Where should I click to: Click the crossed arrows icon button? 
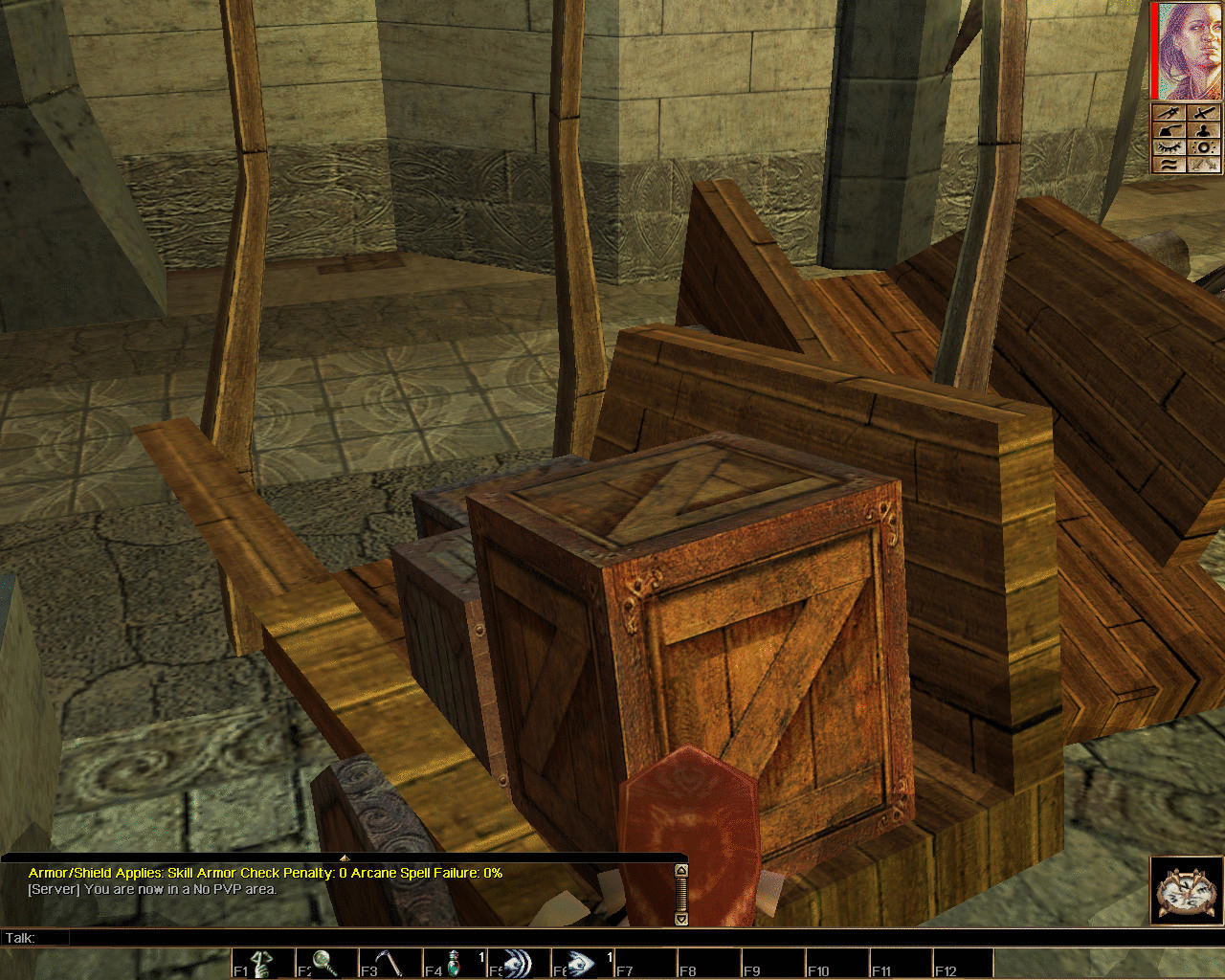pyautogui.click(x=1204, y=165)
